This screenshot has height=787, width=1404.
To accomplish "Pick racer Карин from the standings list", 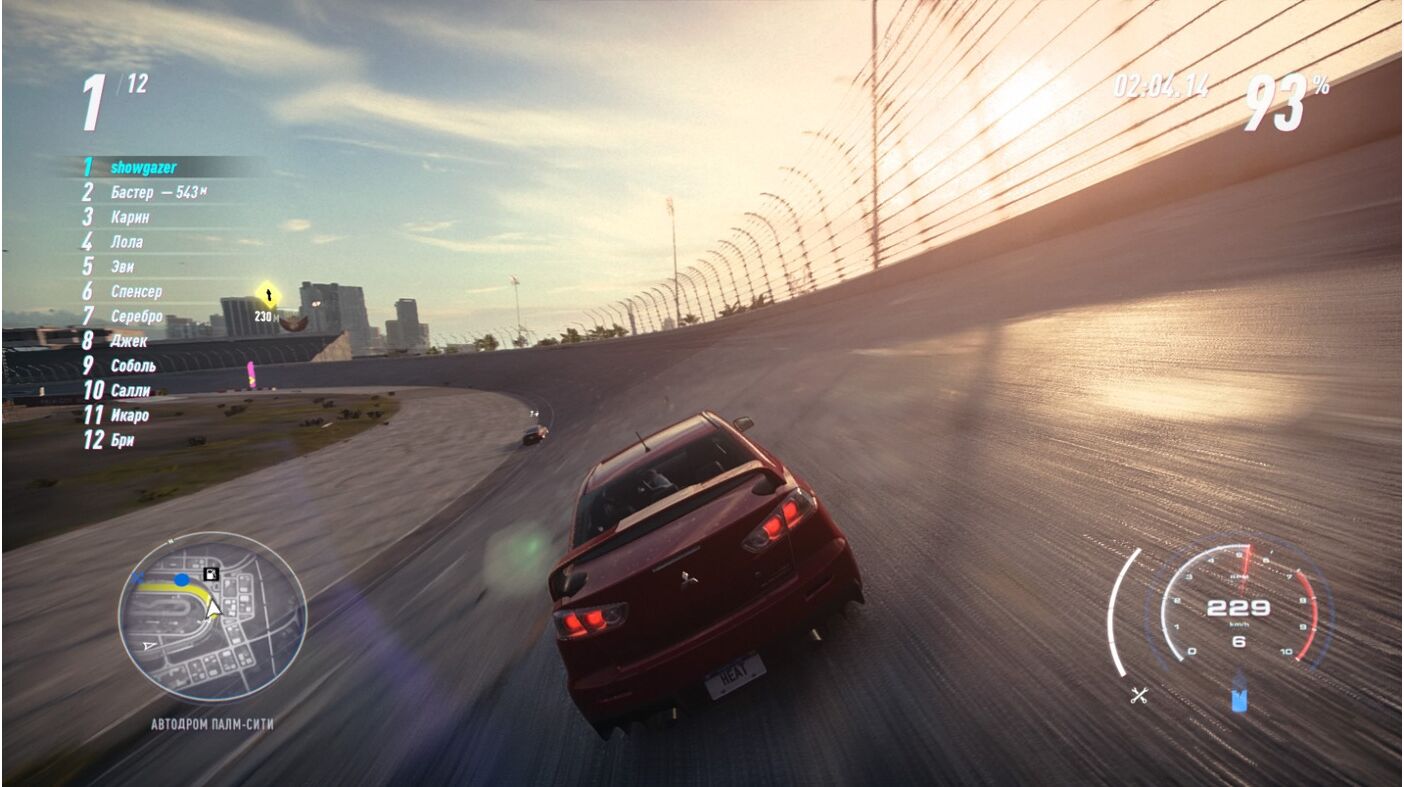I will point(130,217).
